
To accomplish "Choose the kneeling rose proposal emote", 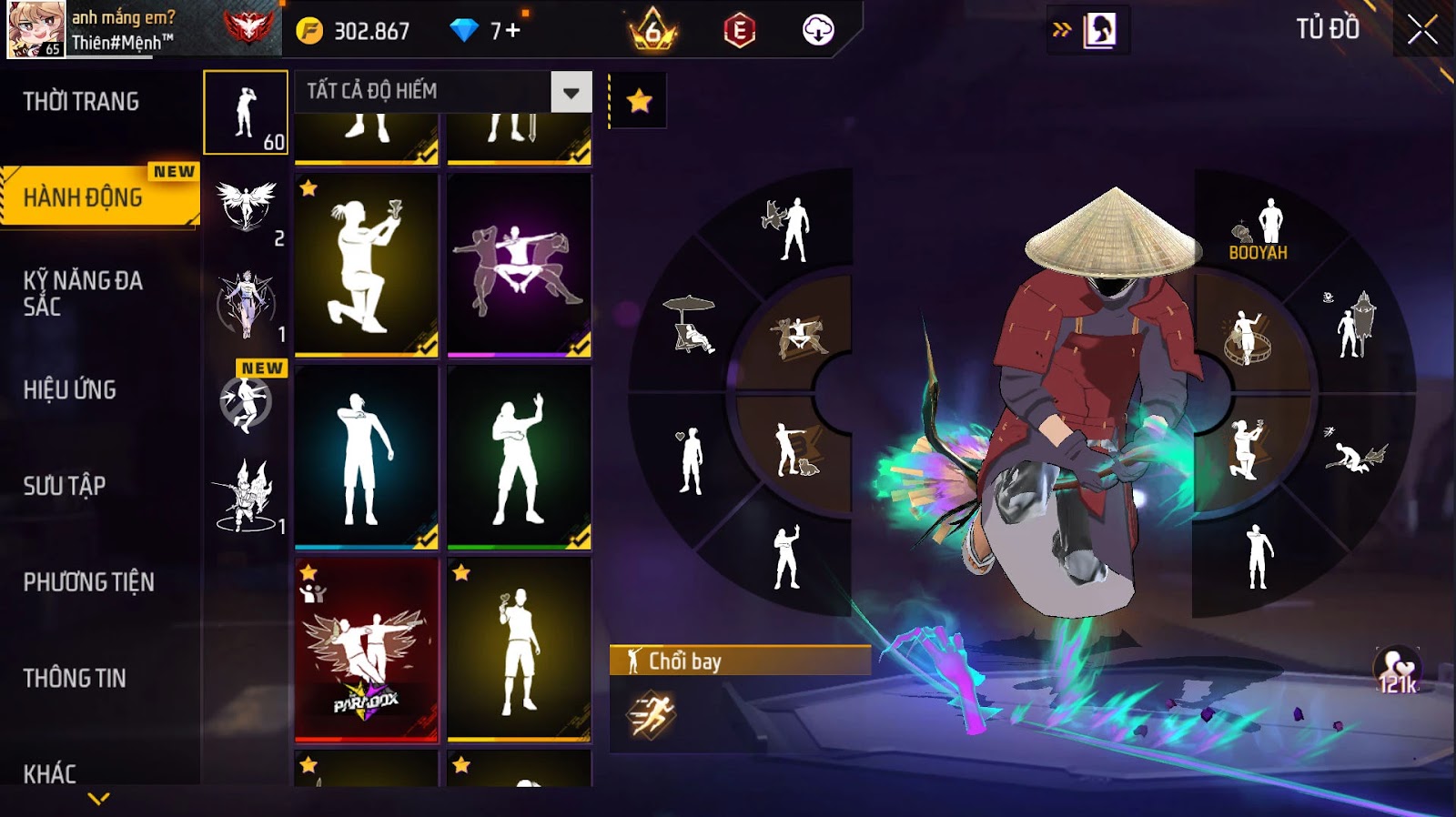I will tap(366, 264).
